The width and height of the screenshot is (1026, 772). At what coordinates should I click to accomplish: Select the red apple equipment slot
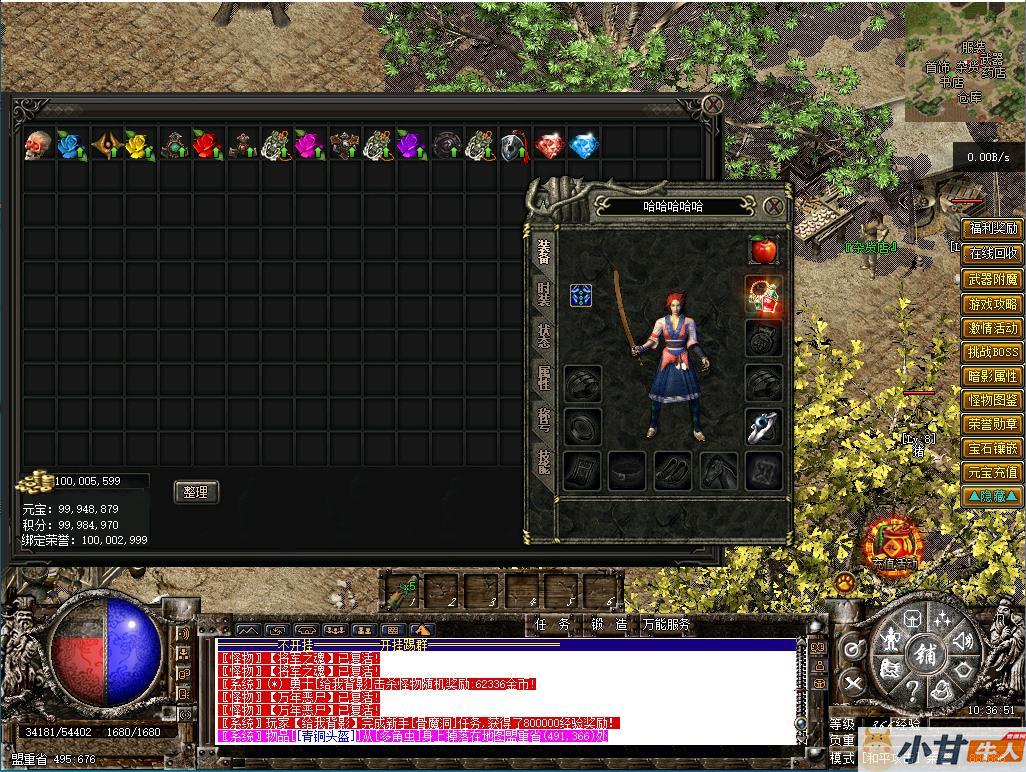click(764, 250)
